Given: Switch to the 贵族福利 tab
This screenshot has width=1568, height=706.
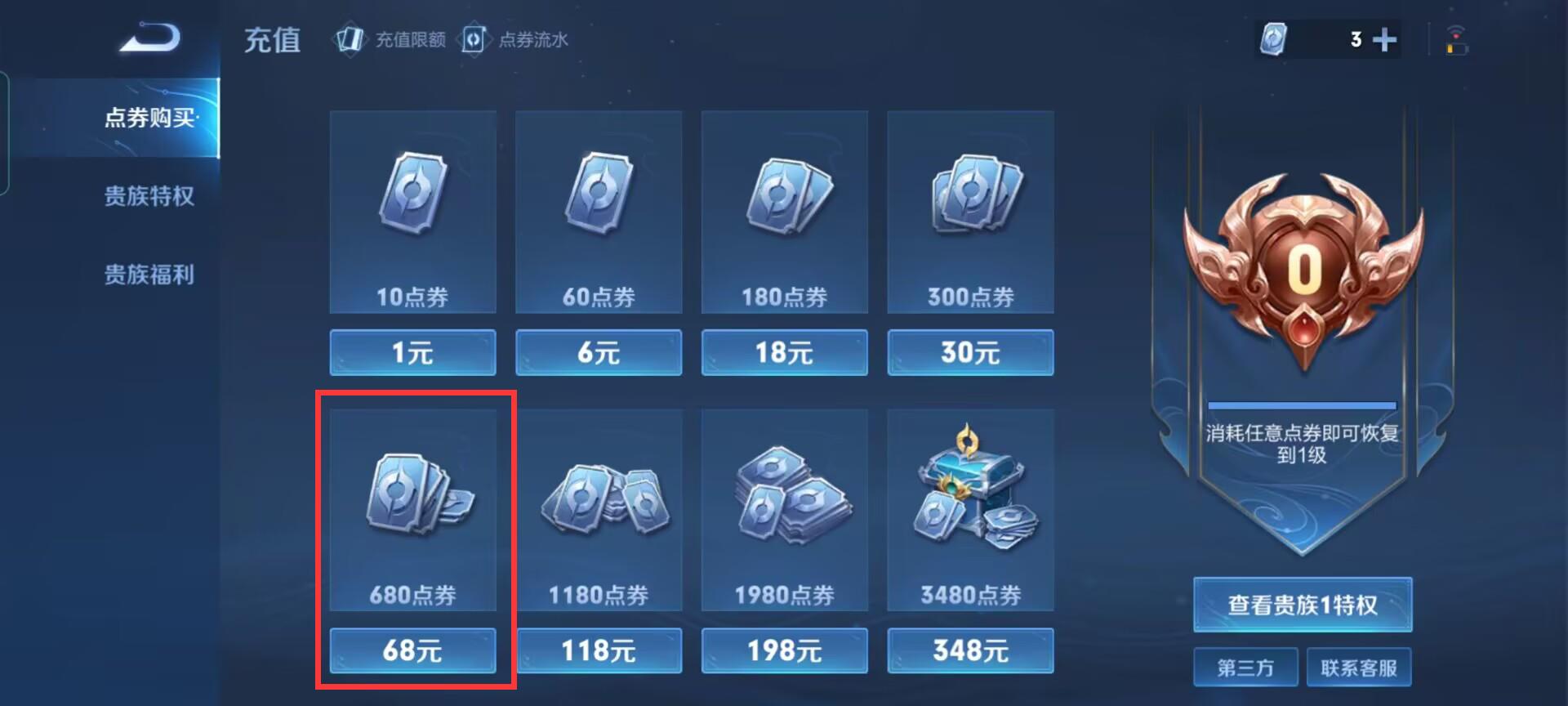Looking at the screenshot, I should click(149, 275).
